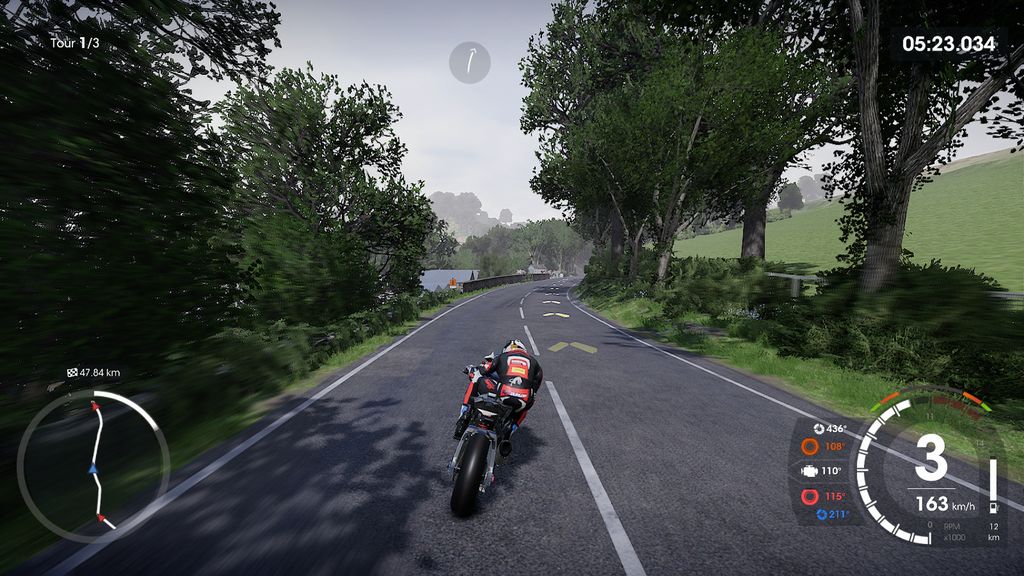The height and width of the screenshot is (576, 1024).
Task: Click the blue player marker on minimap
Action: click(x=93, y=468)
